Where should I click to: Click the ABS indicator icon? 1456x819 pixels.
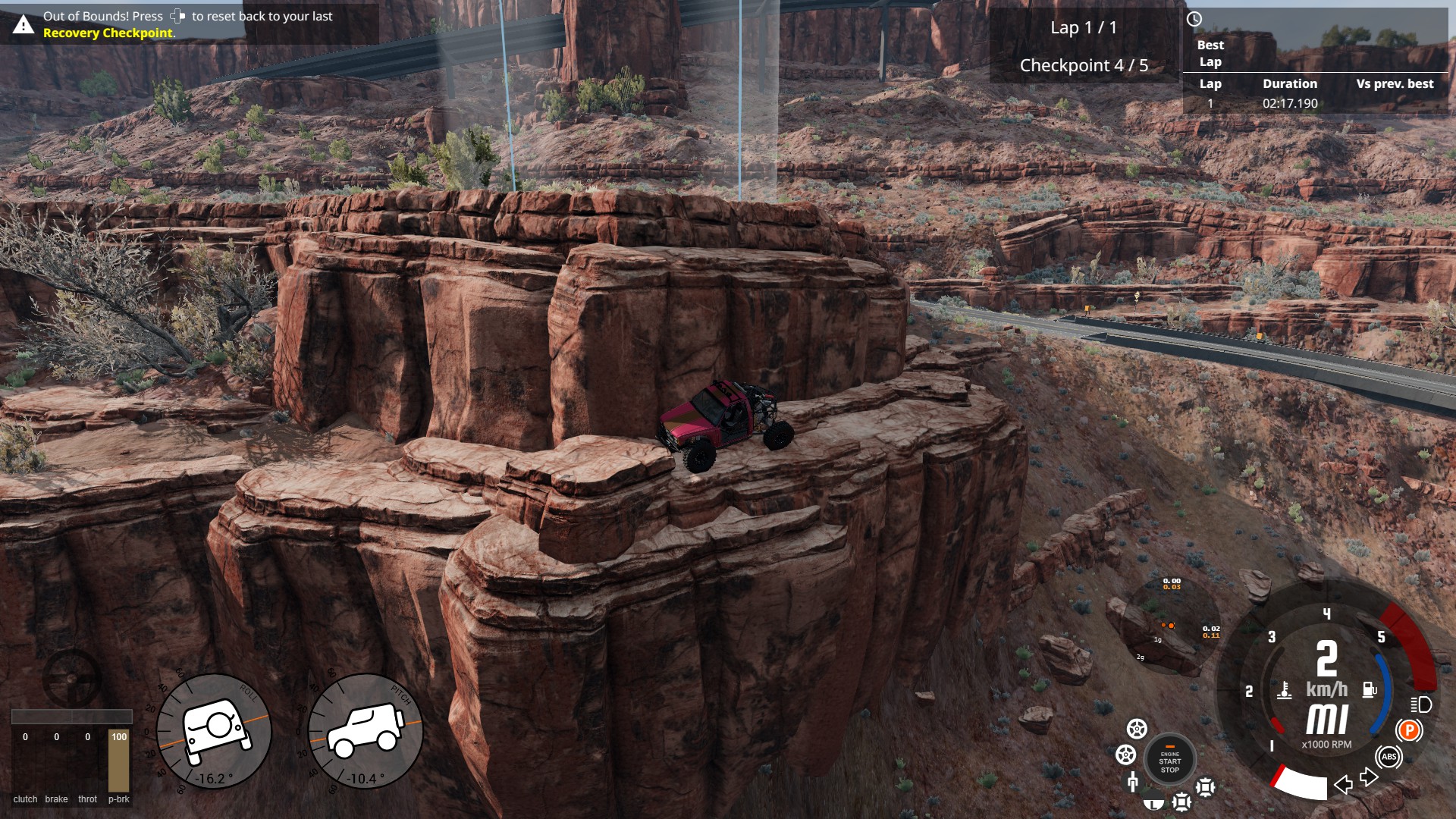[x=1389, y=757]
